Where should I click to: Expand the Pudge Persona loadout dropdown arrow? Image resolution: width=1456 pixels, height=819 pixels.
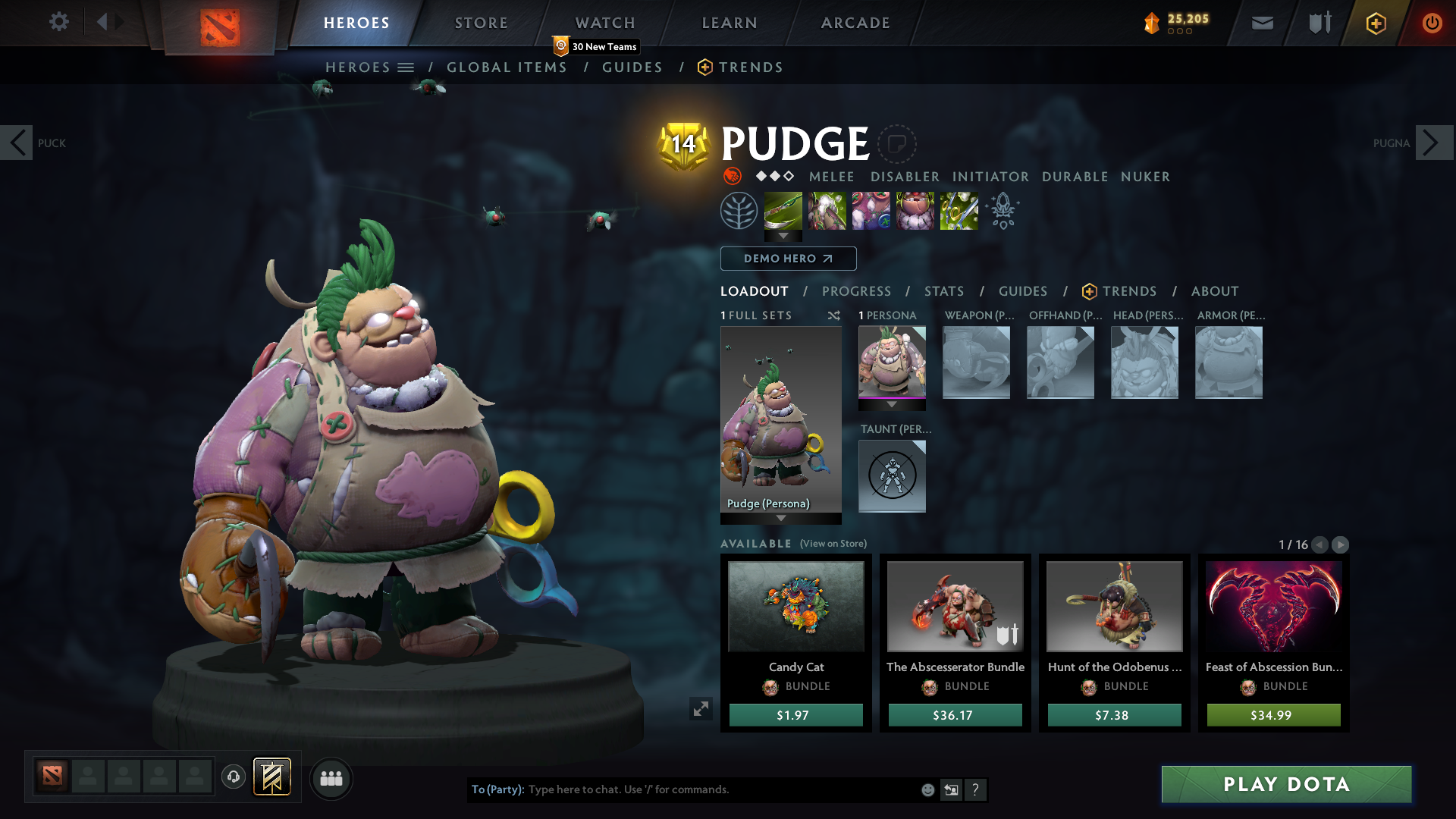[x=781, y=519]
